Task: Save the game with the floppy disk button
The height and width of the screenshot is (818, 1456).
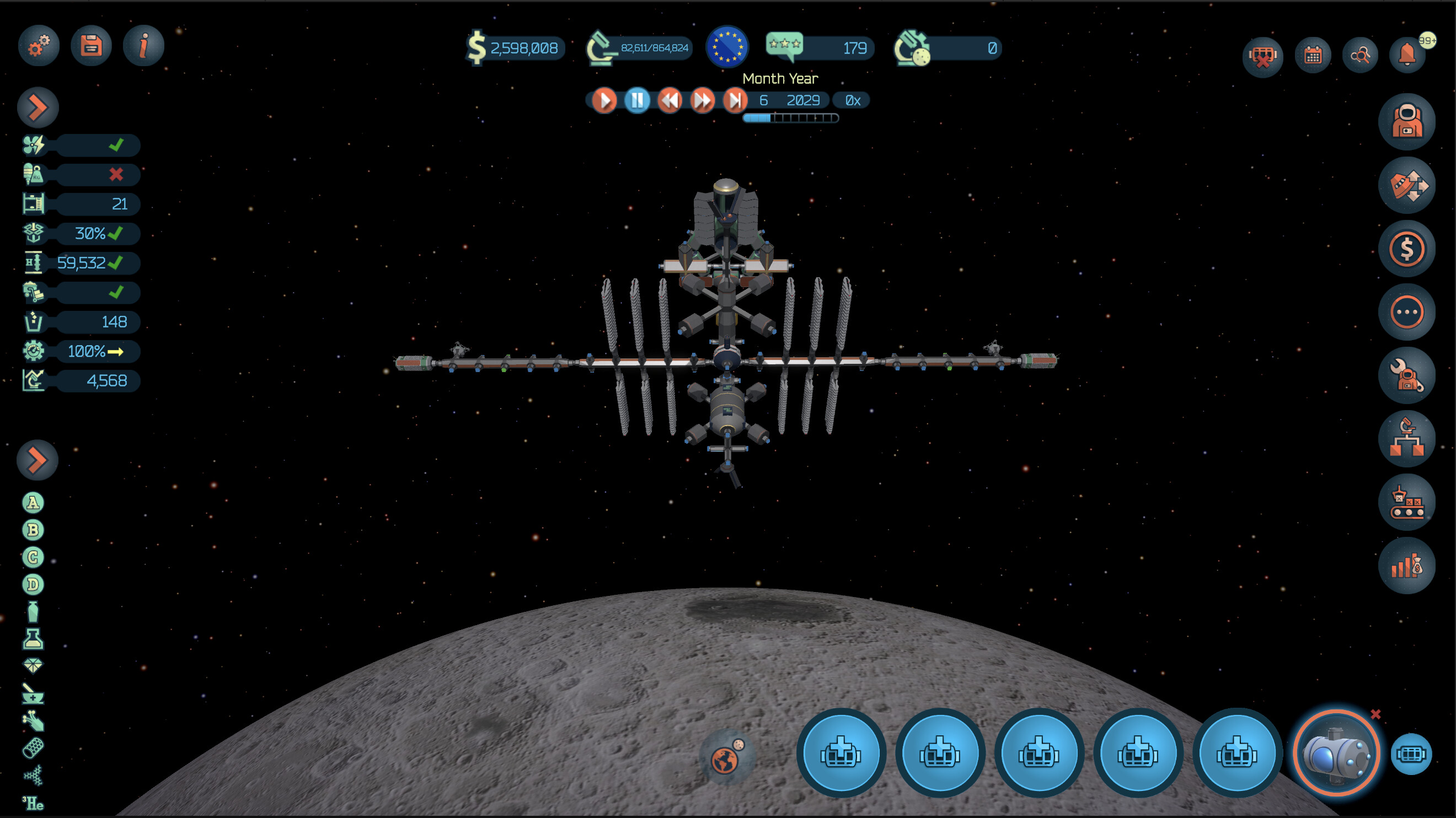Action: [x=91, y=46]
